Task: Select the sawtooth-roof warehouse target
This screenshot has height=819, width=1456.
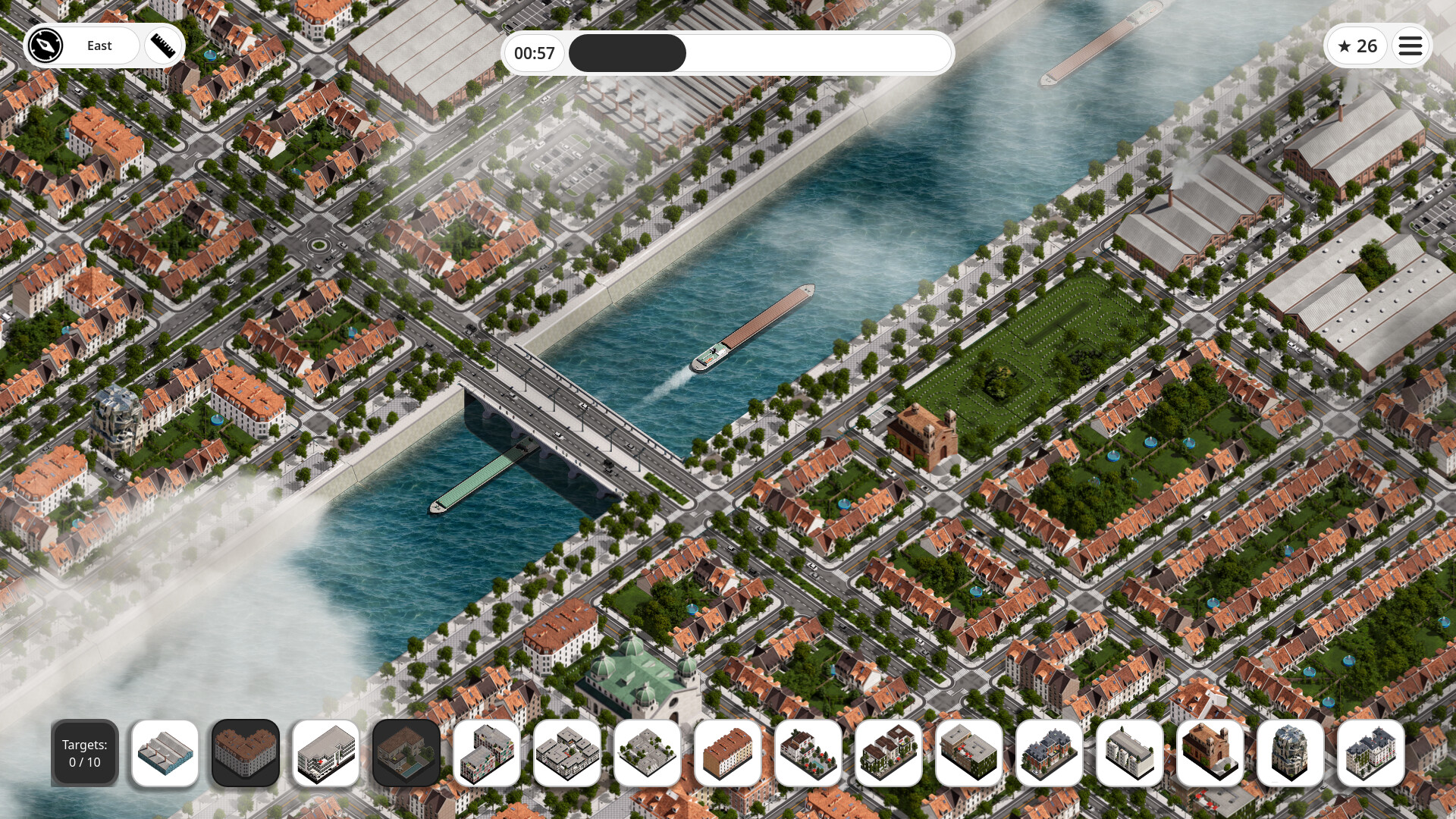Action: click(165, 753)
